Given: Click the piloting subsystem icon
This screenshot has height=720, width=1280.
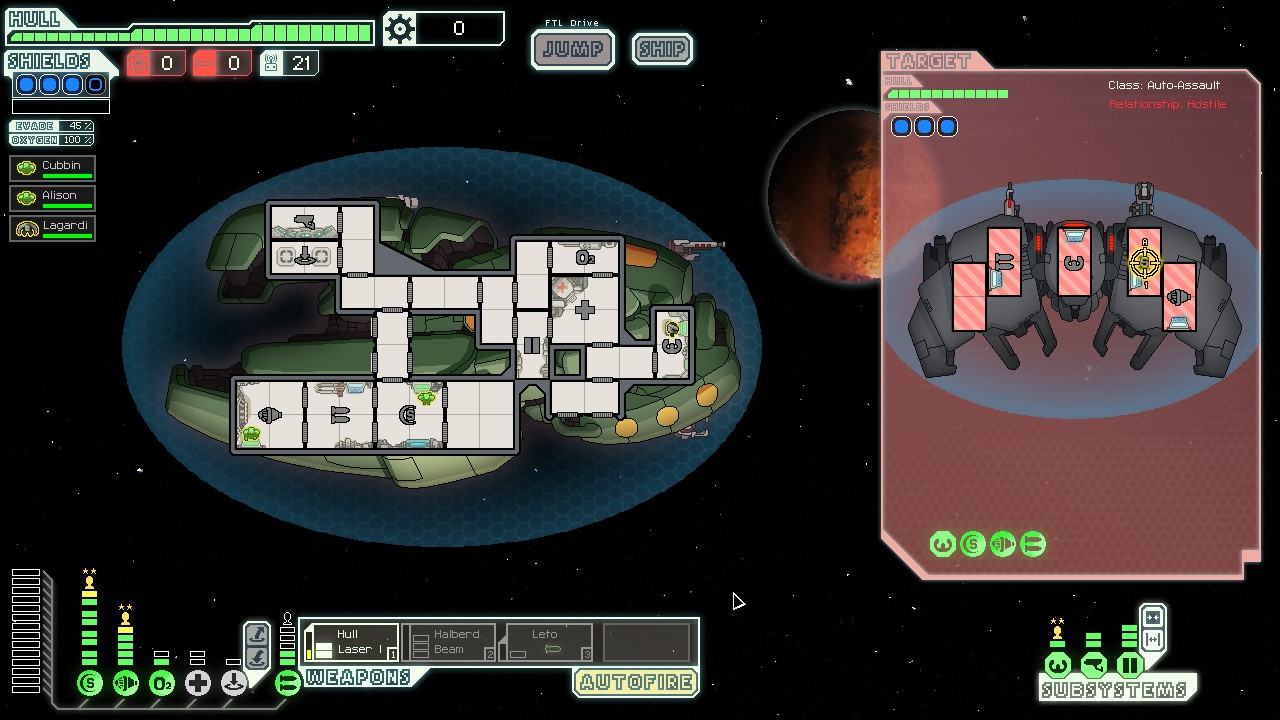Looking at the screenshot, I should 1057,665.
